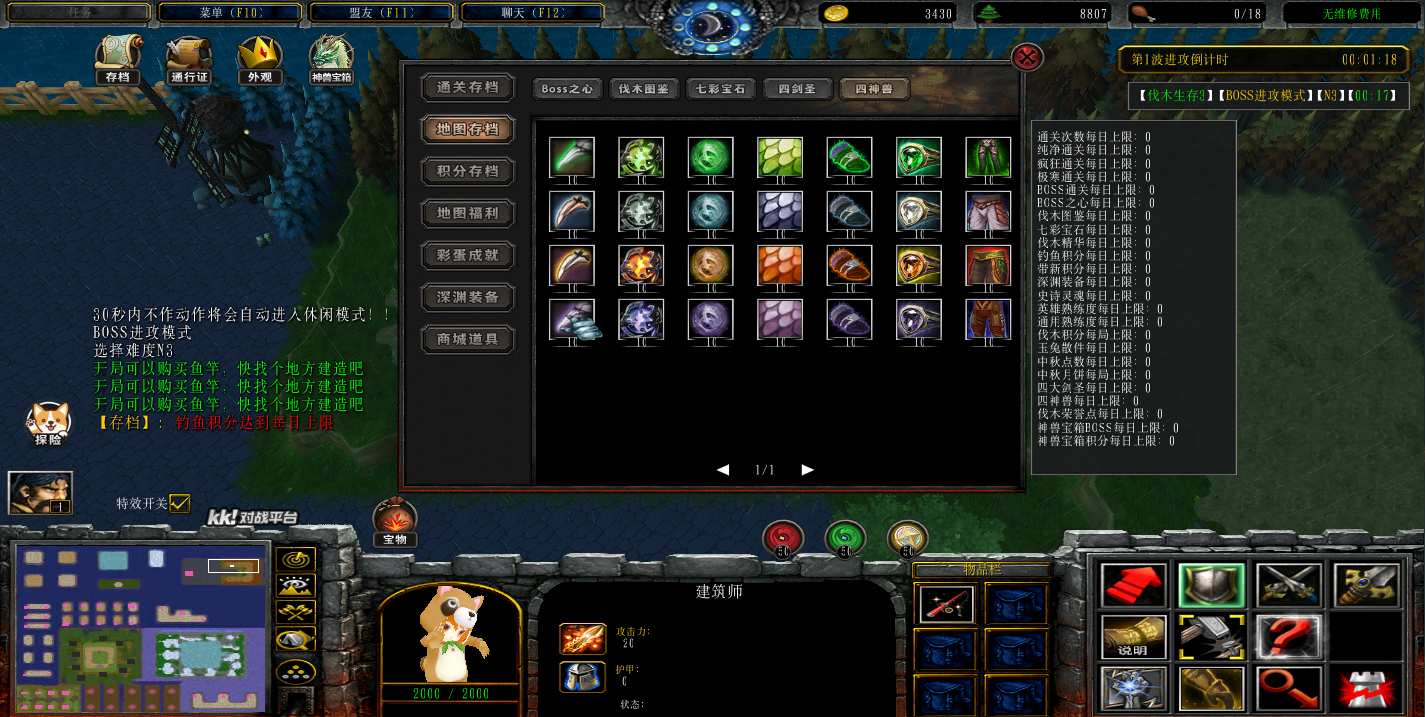Image resolution: width=1425 pixels, height=717 pixels.
Task: Toggle the 特效开关 checkbox
Action: 180,503
